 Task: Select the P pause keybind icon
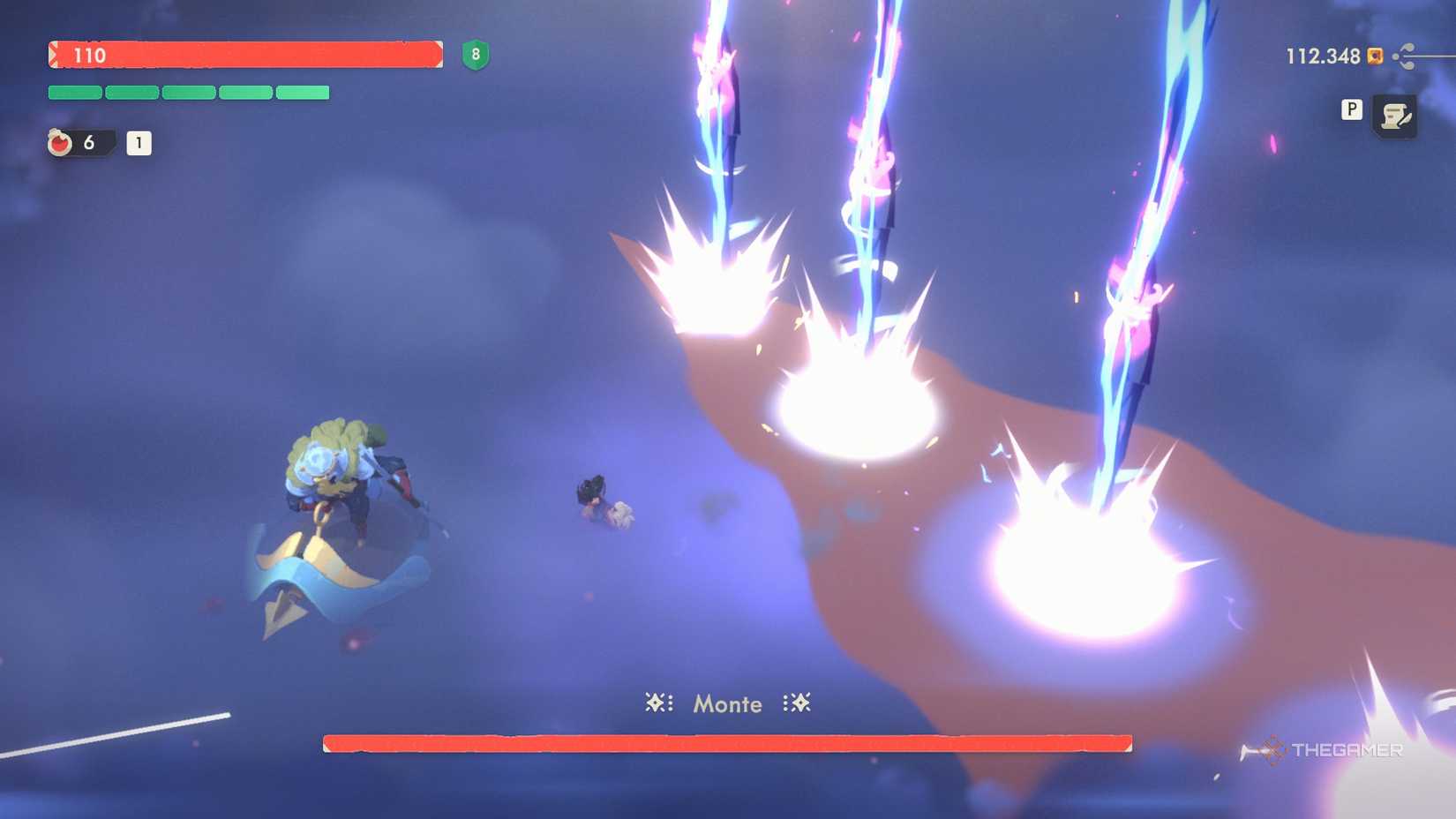pos(1350,111)
